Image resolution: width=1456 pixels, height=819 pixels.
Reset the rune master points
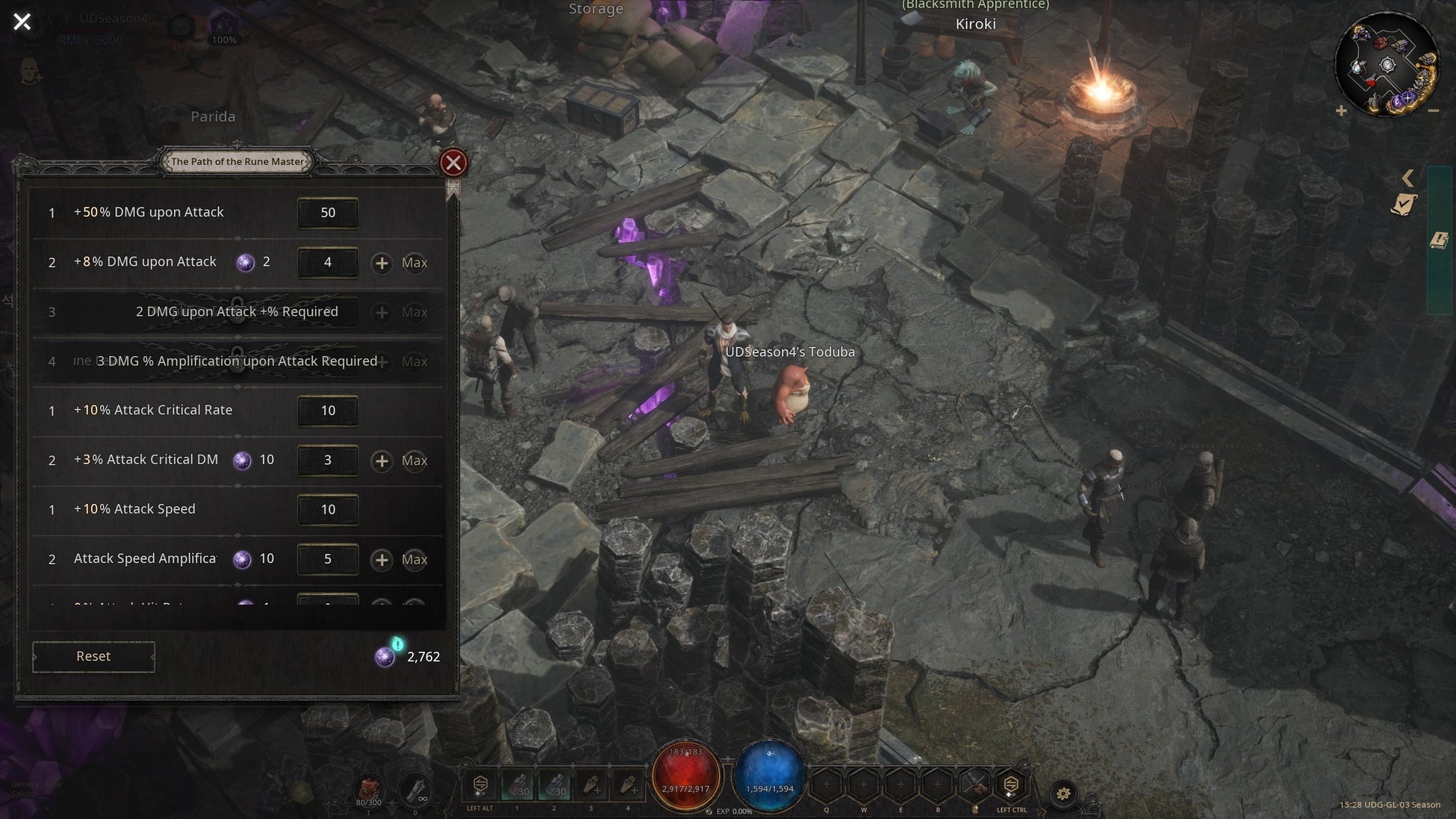[x=93, y=656]
